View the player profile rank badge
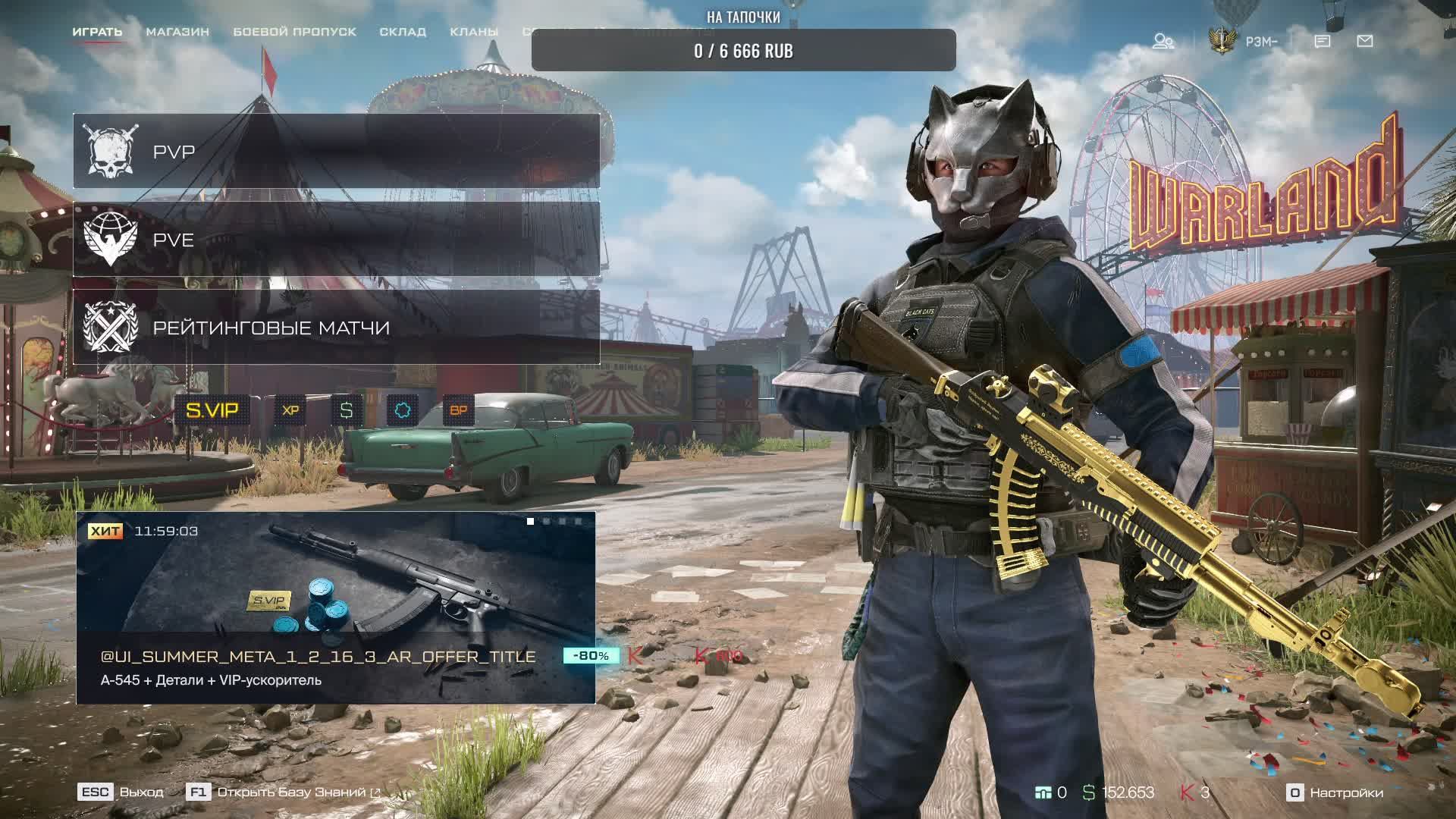 1222,41
